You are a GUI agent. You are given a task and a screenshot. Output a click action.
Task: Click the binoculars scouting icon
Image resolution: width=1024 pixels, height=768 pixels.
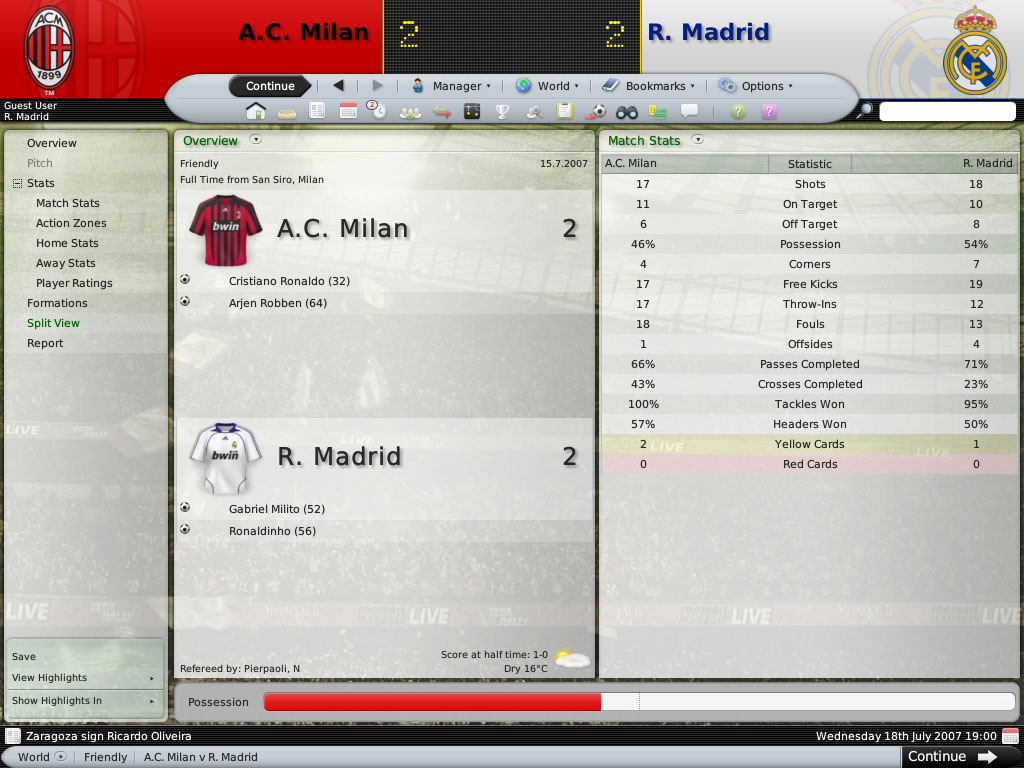click(x=627, y=111)
